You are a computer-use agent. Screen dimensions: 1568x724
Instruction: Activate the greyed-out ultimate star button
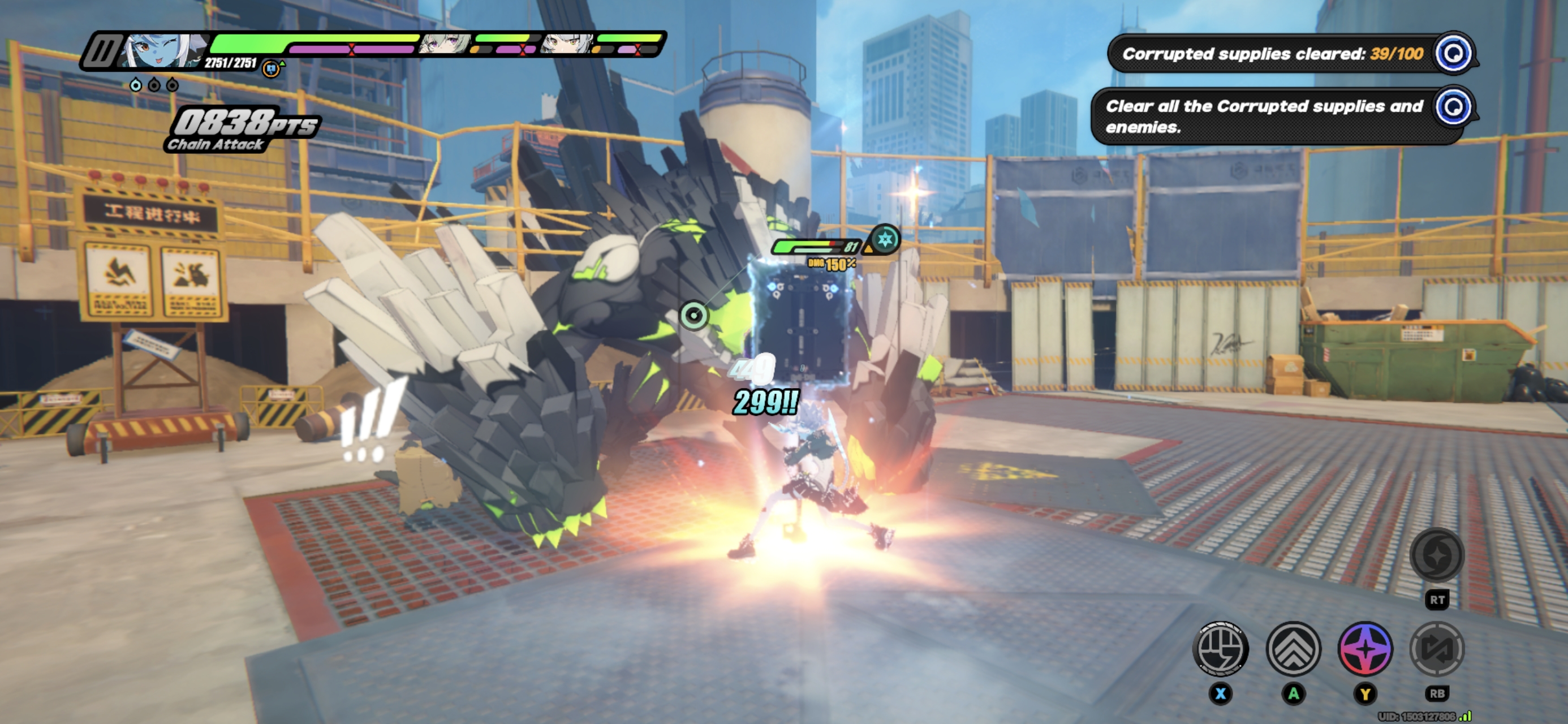point(1437,555)
